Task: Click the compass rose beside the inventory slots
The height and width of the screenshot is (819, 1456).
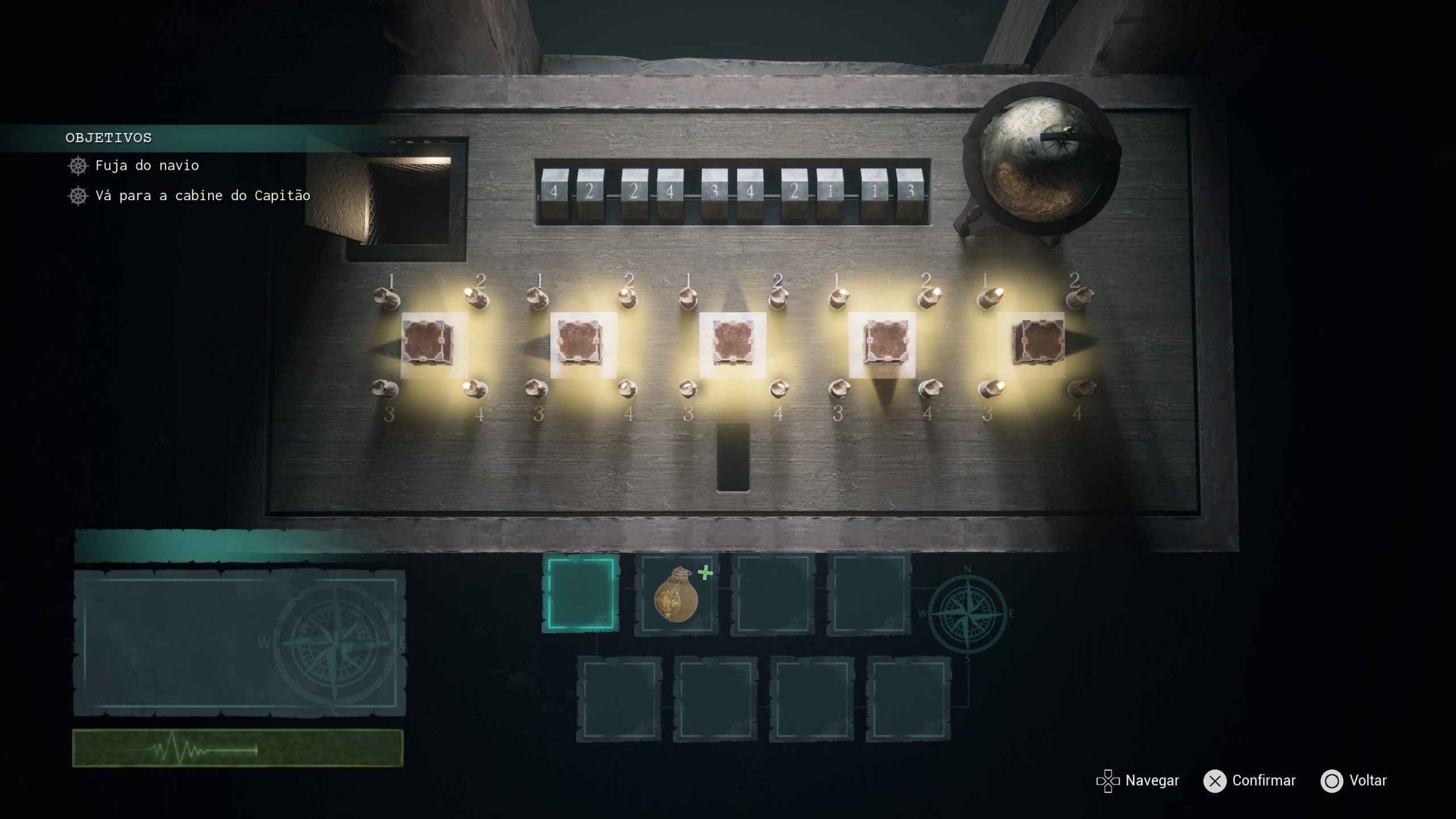Action: point(967,614)
